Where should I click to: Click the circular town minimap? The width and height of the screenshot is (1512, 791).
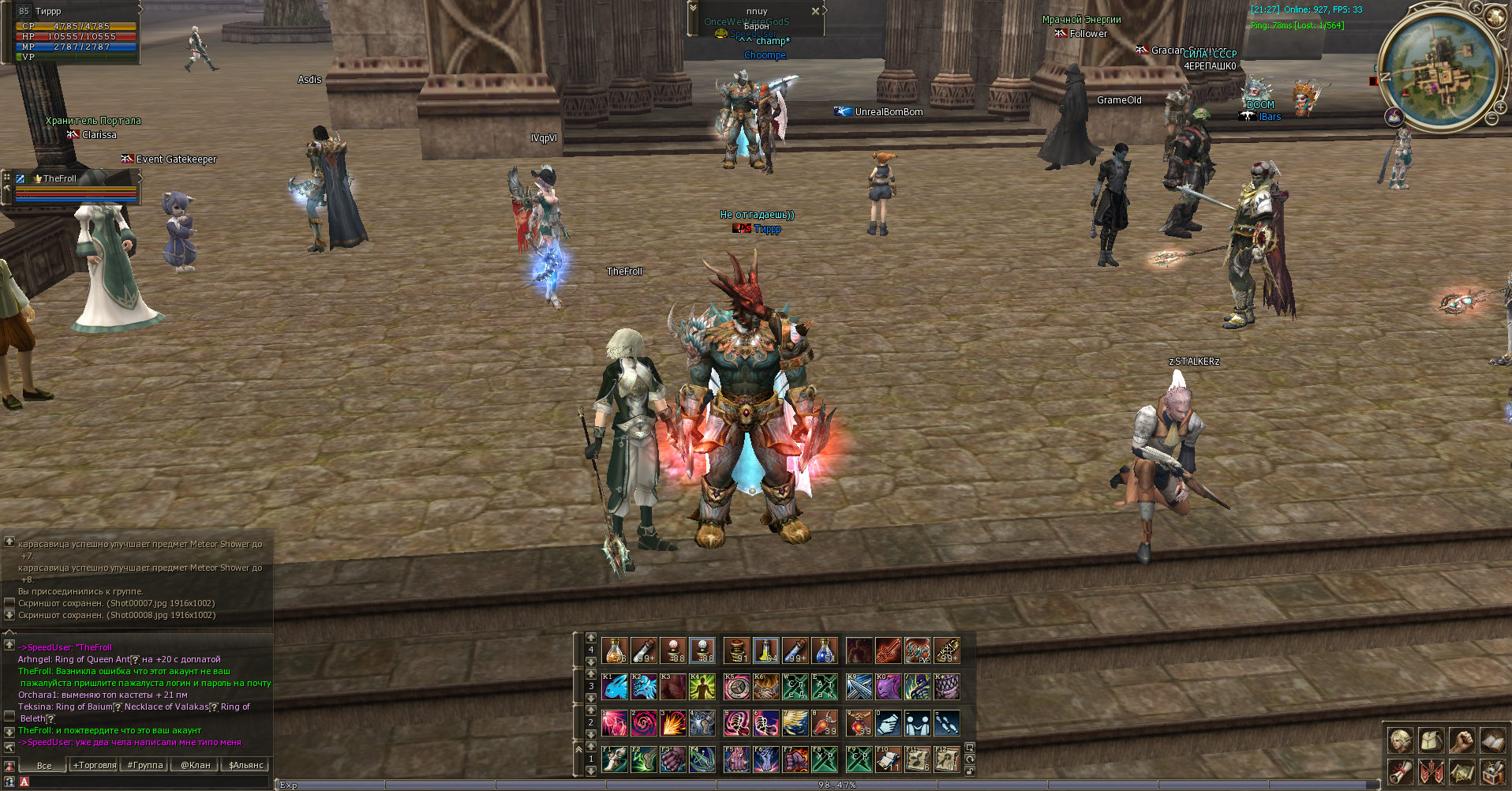(x=1440, y=69)
